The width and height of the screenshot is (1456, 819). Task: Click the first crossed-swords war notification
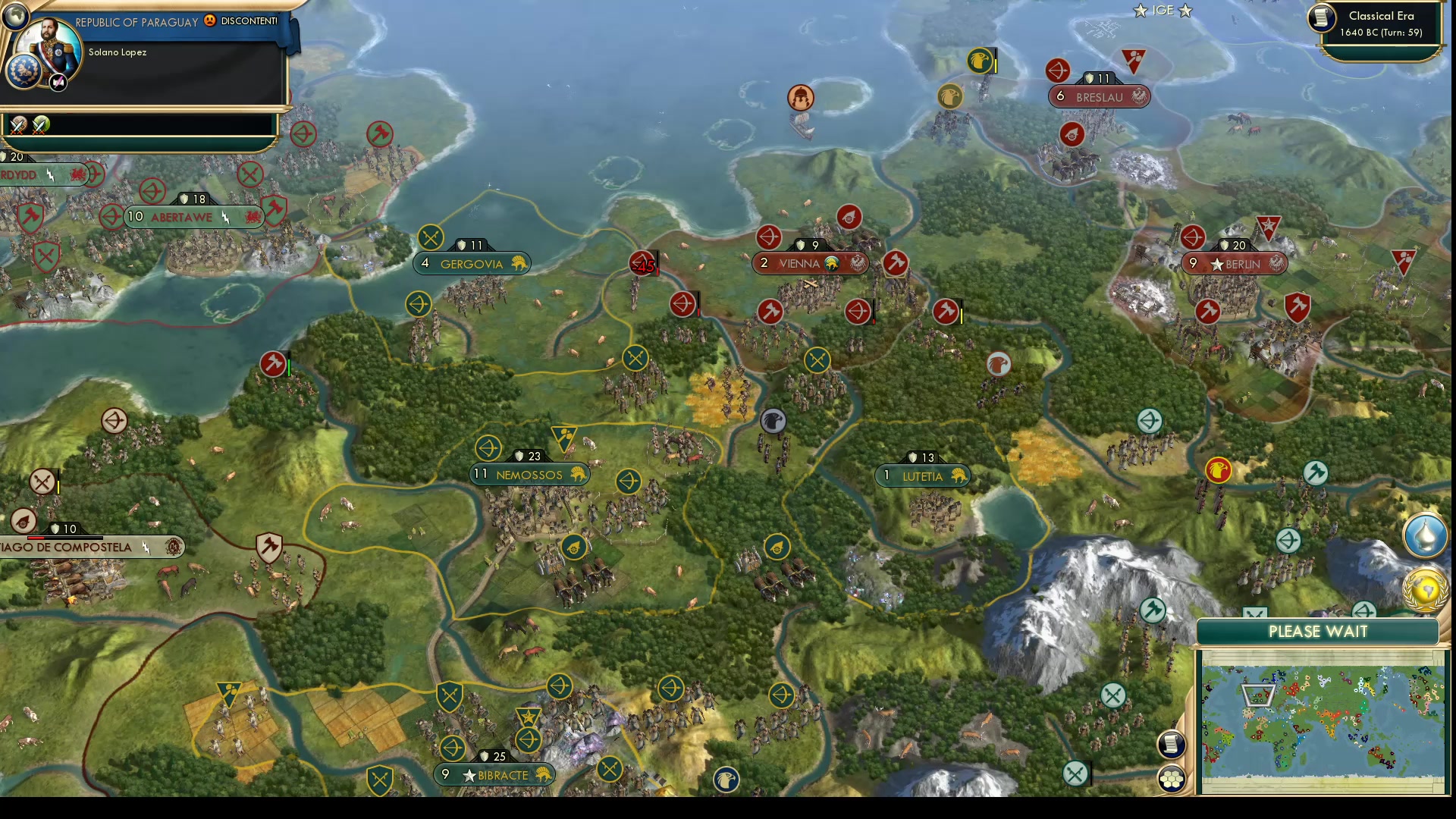pos(18,126)
